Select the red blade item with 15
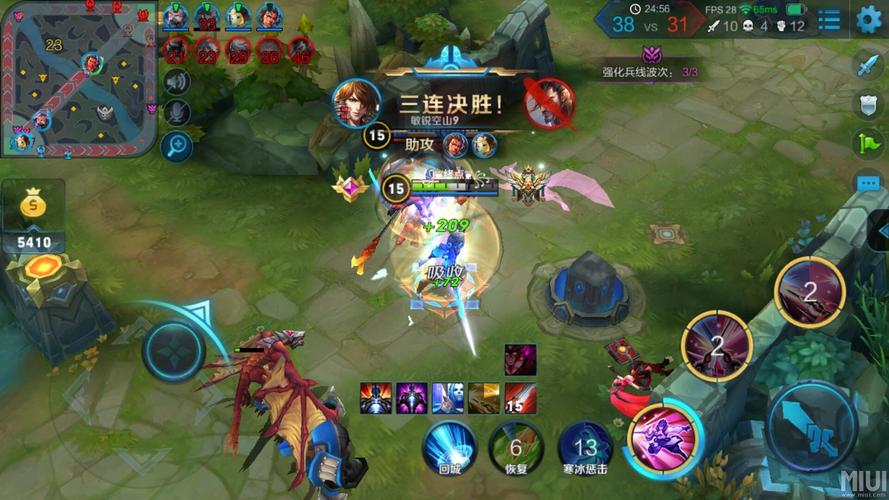 coord(520,398)
